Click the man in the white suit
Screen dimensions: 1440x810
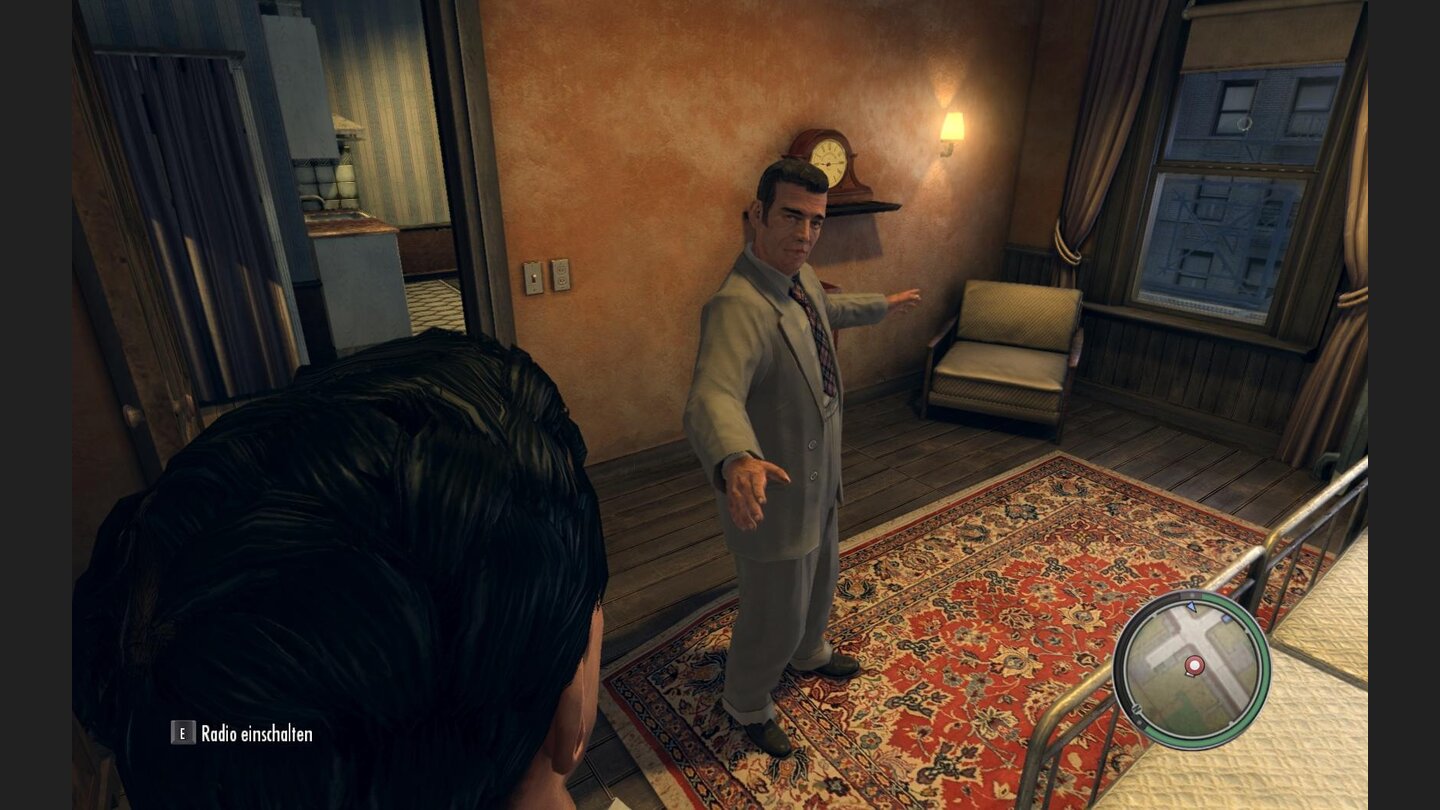[x=800, y=400]
